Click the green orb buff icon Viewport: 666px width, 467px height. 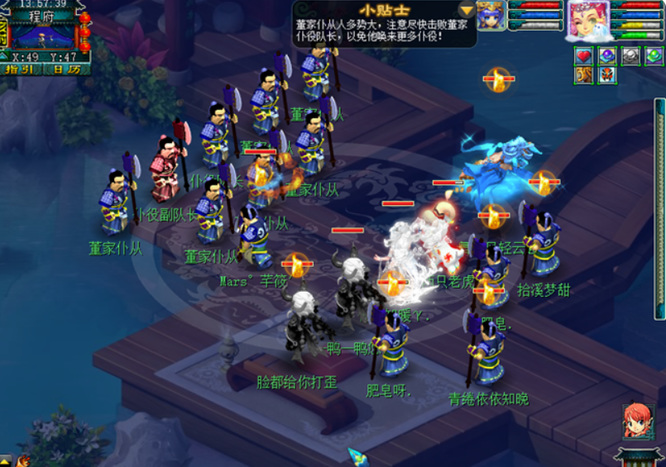click(653, 56)
